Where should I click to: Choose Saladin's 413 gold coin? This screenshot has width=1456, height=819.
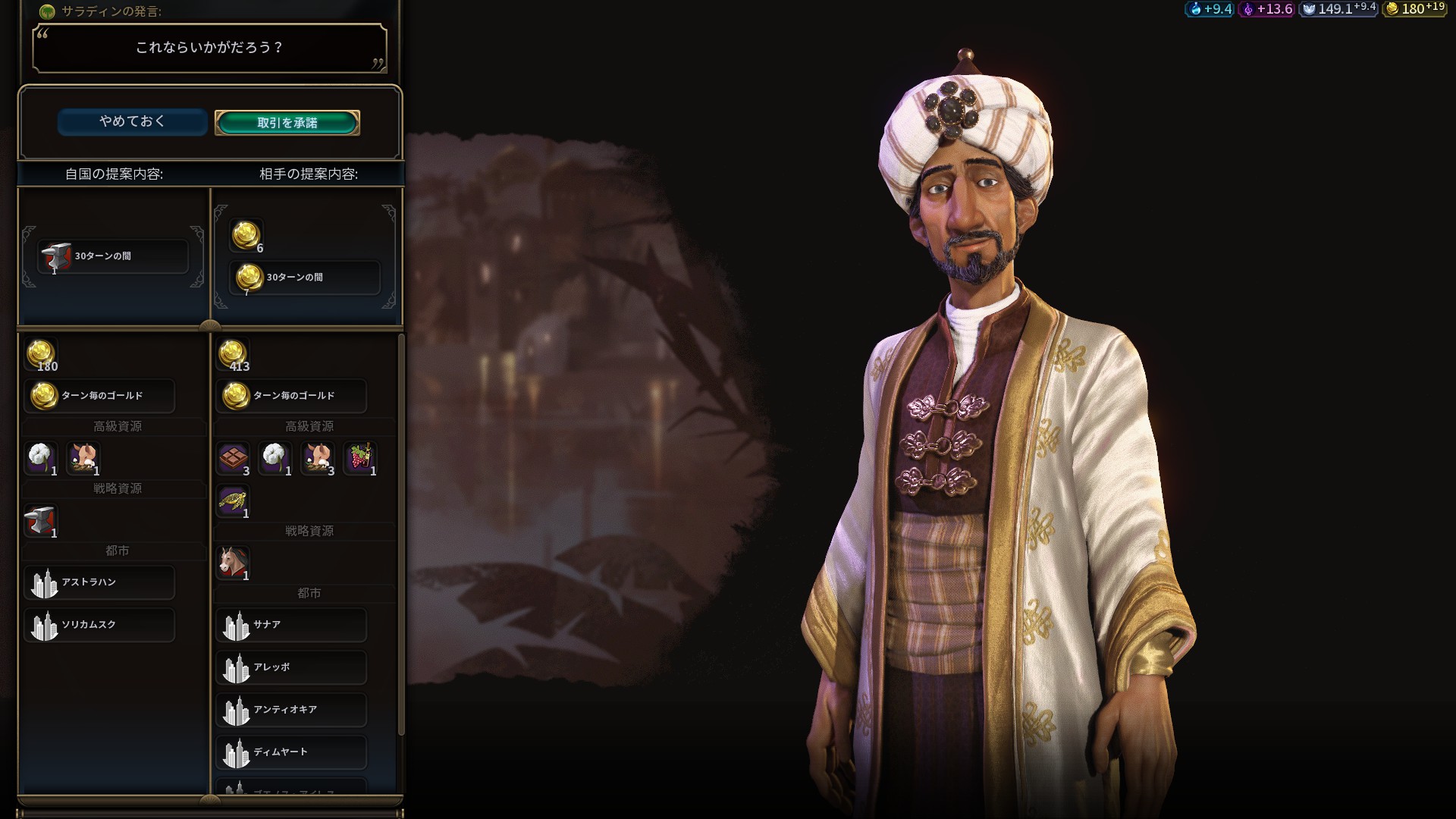(x=233, y=353)
